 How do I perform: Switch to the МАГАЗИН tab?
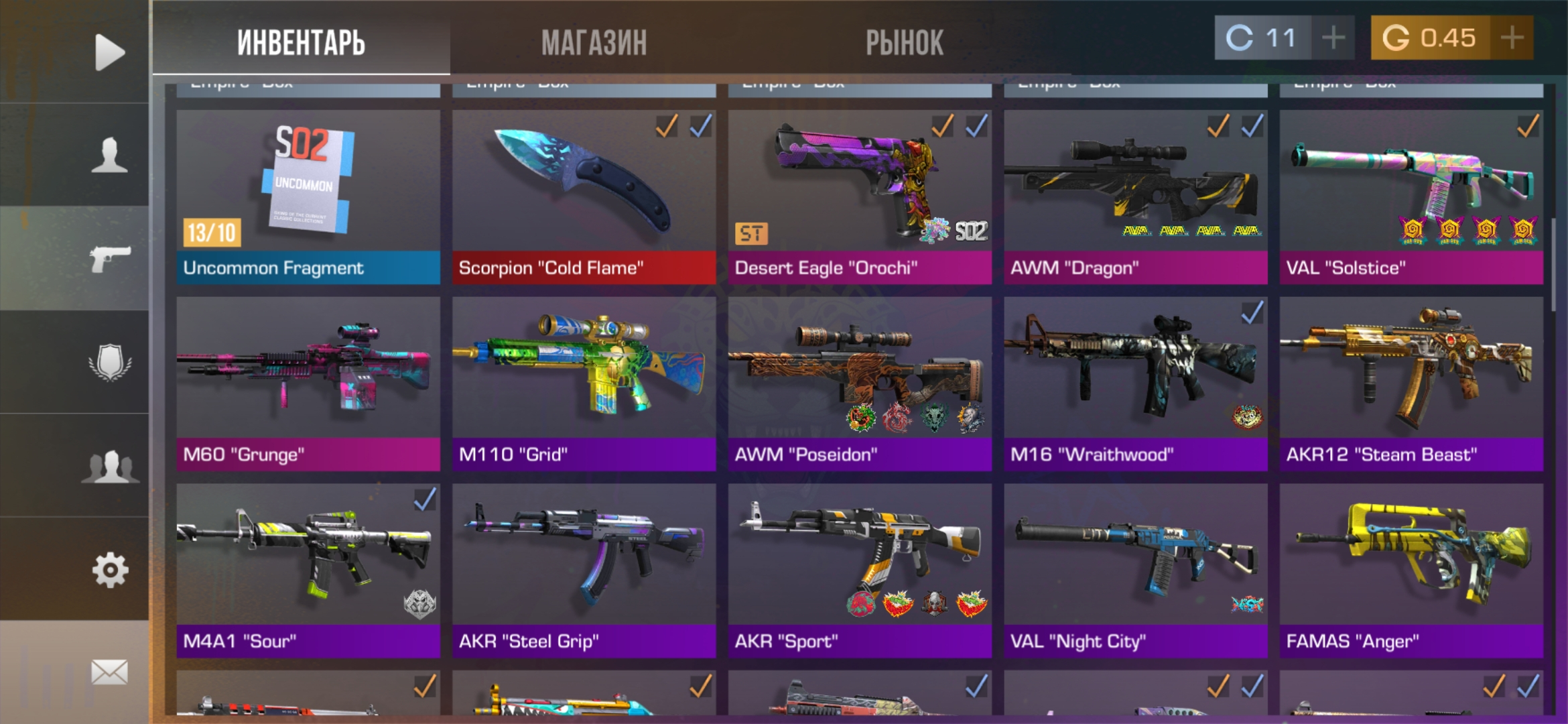pyautogui.click(x=594, y=42)
